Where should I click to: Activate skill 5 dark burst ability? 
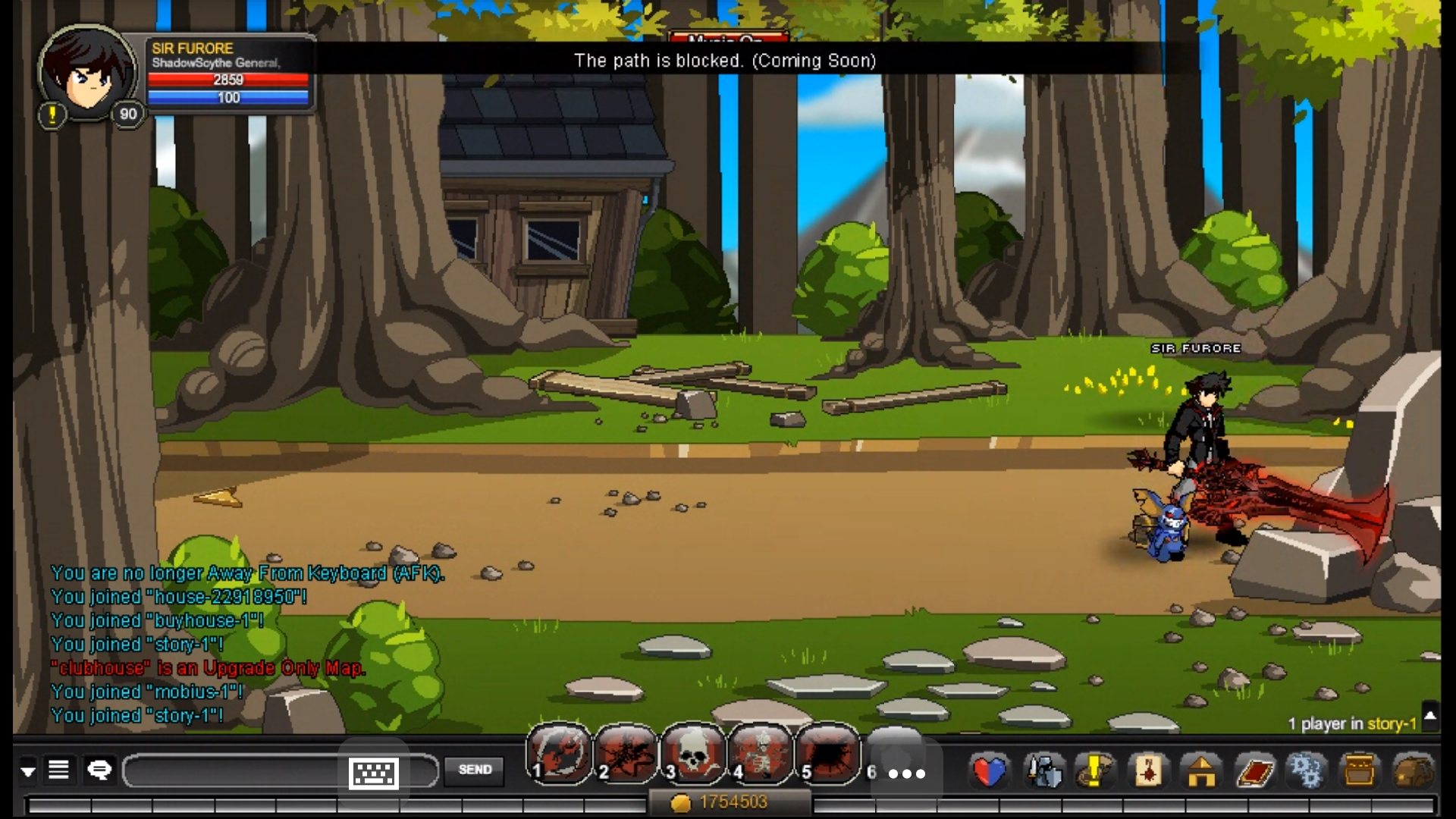[827, 755]
